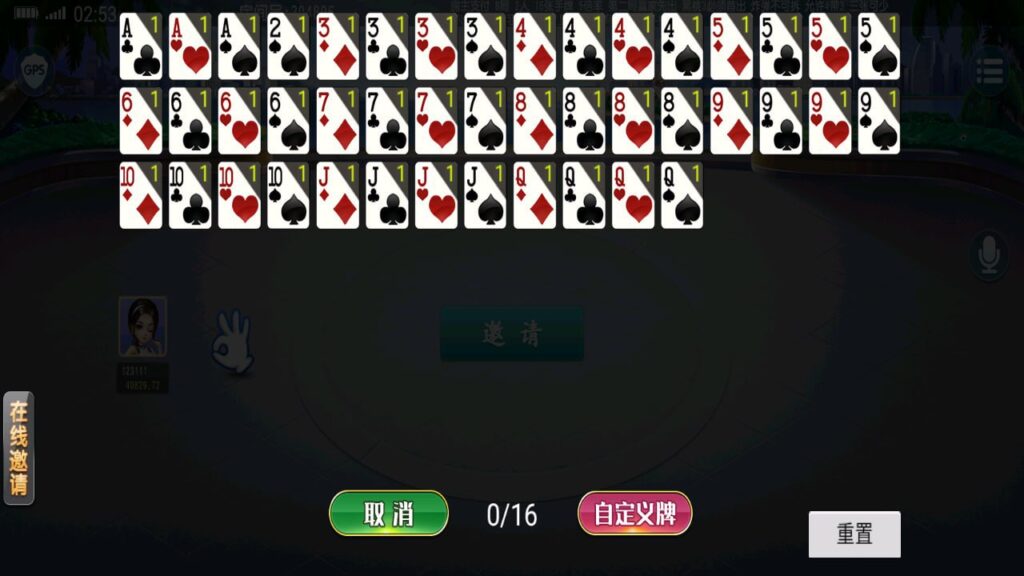Reset selection with the 重置 button
The width and height of the screenshot is (1024, 576).
854,534
